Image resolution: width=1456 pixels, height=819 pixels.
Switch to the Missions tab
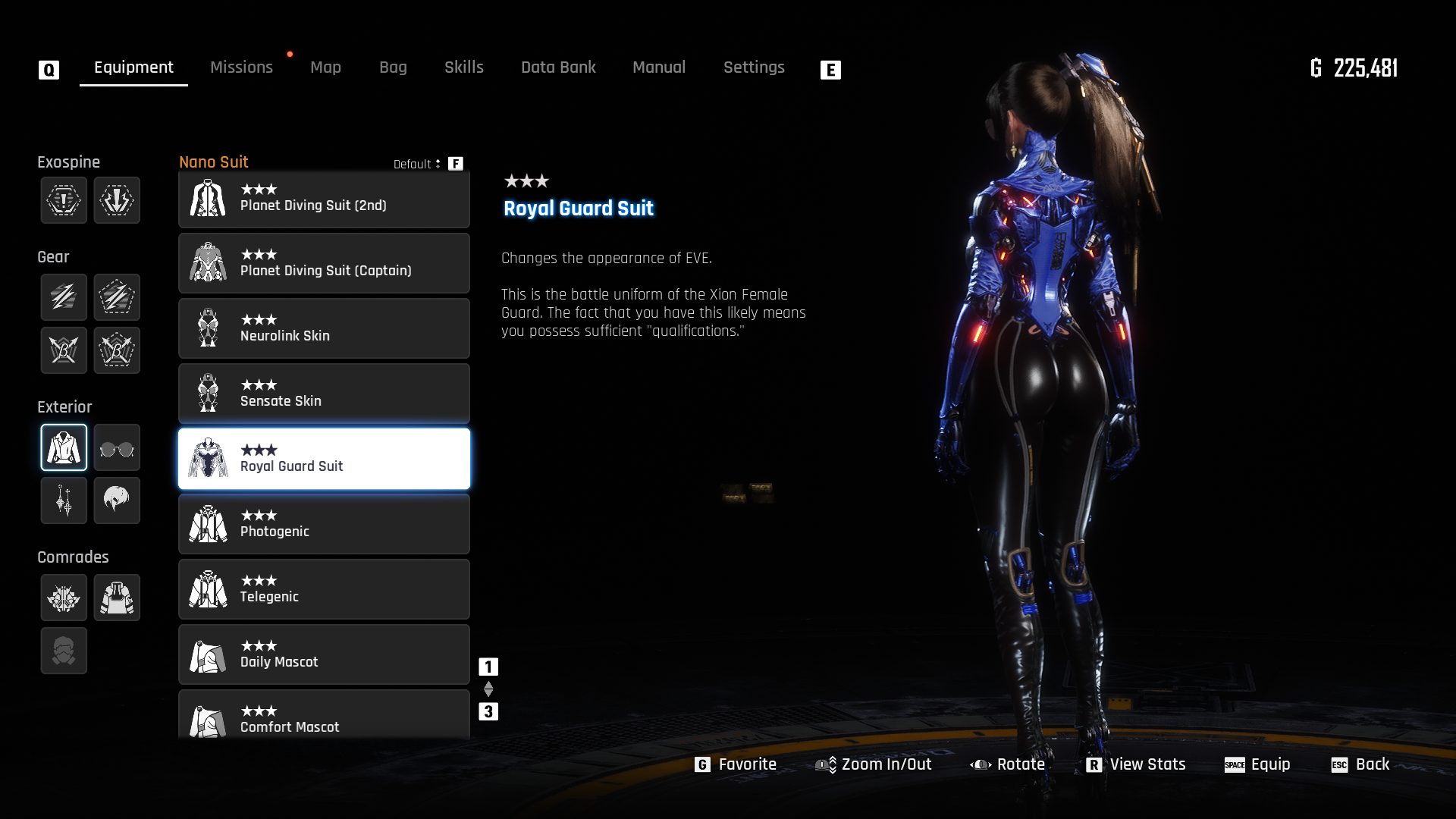(241, 67)
